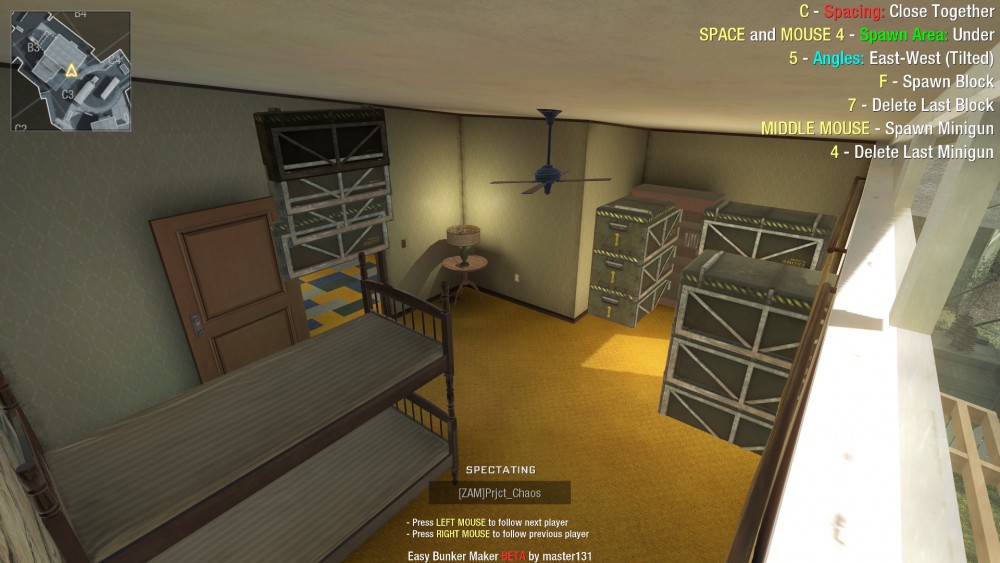Select the yellow player arrow on the minimap
This screenshot has height=563, width=1000.
[71, 70]
